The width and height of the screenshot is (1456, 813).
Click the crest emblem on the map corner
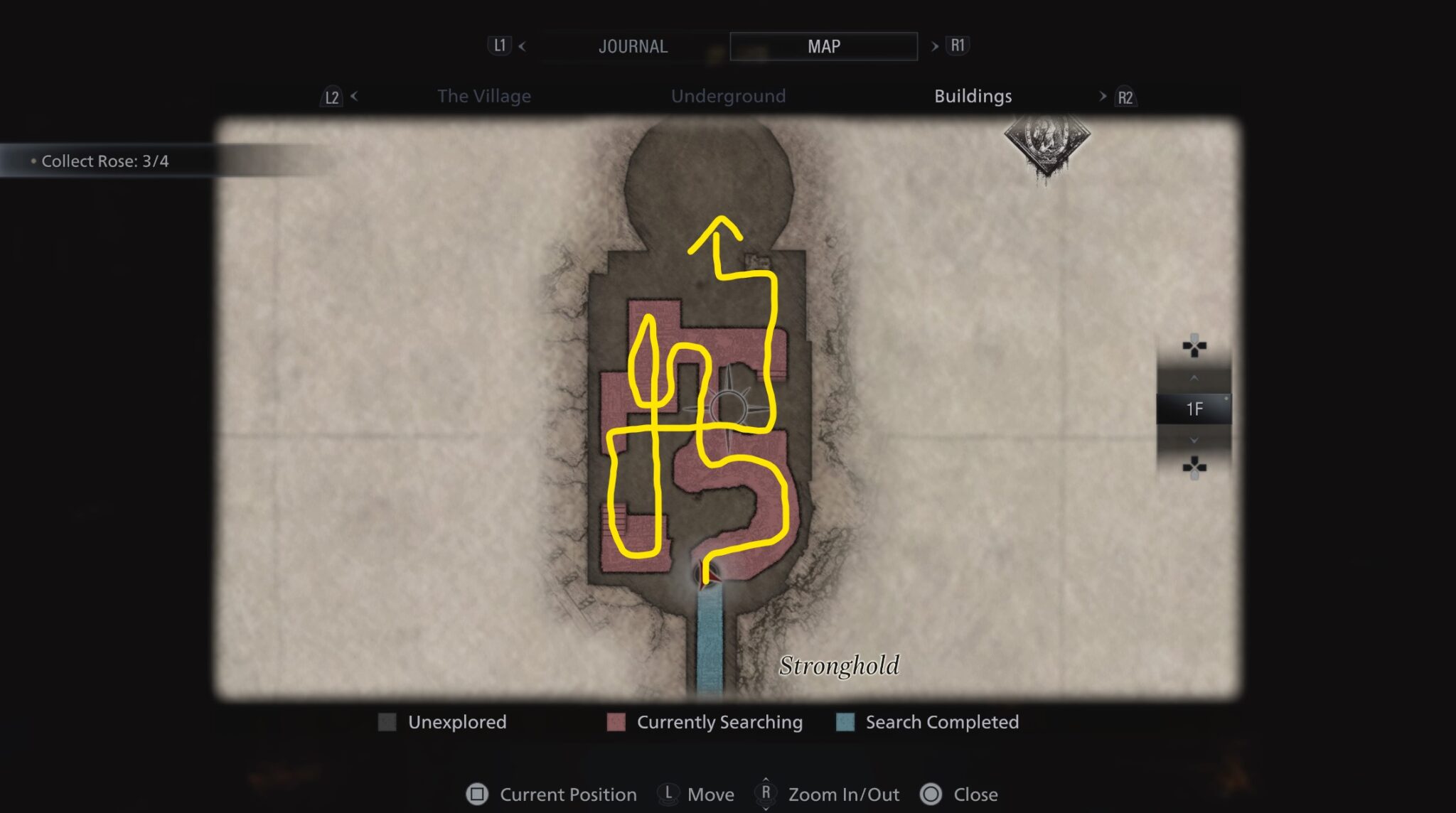point(1046,142)
